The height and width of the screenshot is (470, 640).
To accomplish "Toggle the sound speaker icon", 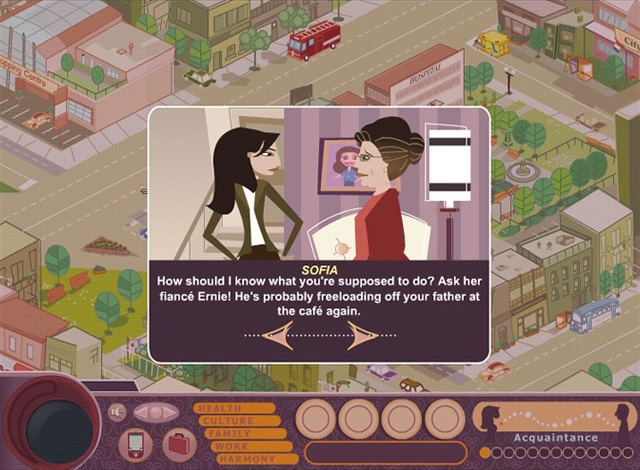I will pyautogui.click(x=117, y=412).
